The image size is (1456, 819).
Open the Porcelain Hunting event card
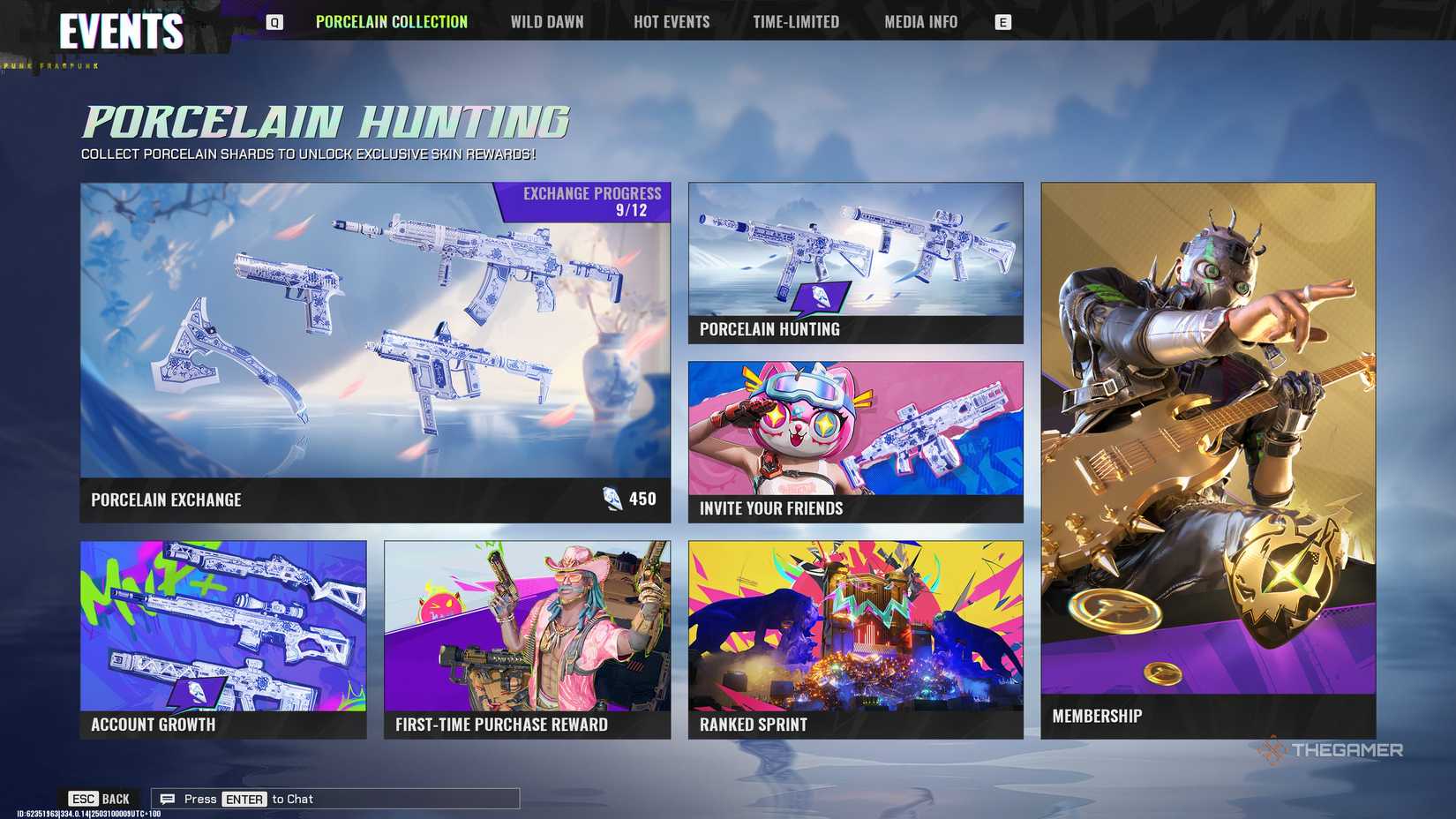[x=853, y=262]
